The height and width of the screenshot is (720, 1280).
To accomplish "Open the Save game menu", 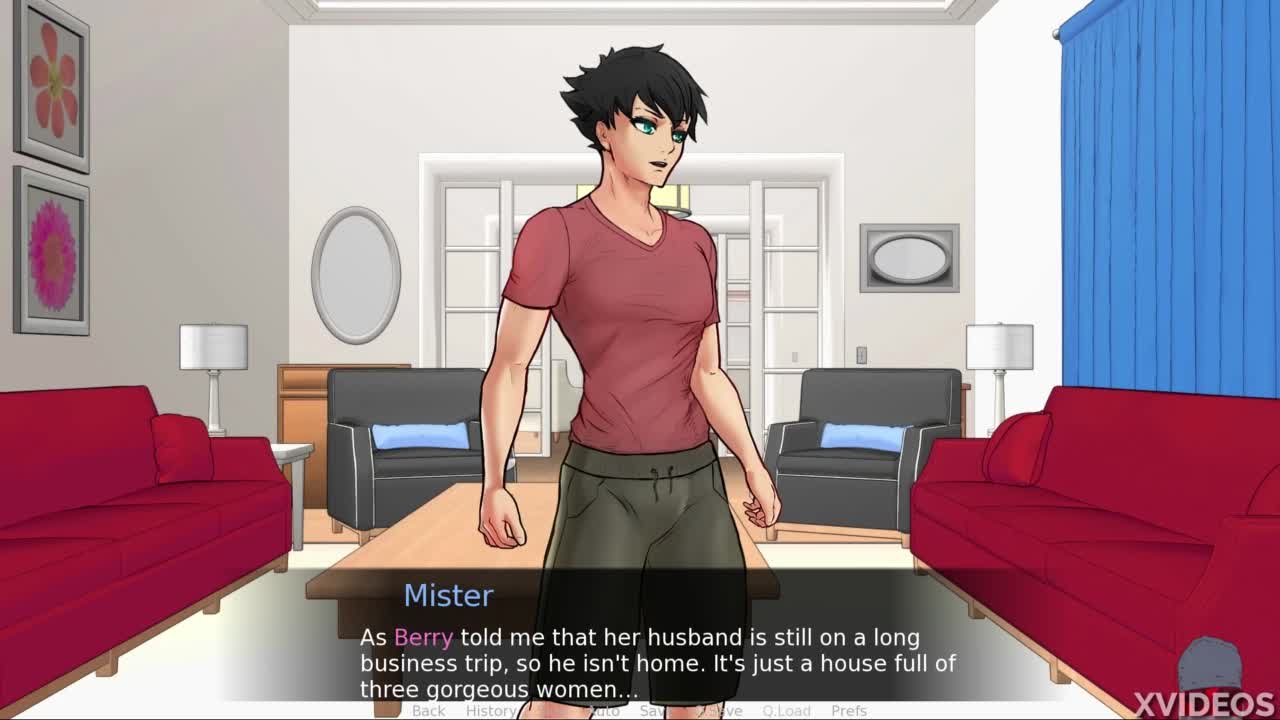I will [652, 711].
